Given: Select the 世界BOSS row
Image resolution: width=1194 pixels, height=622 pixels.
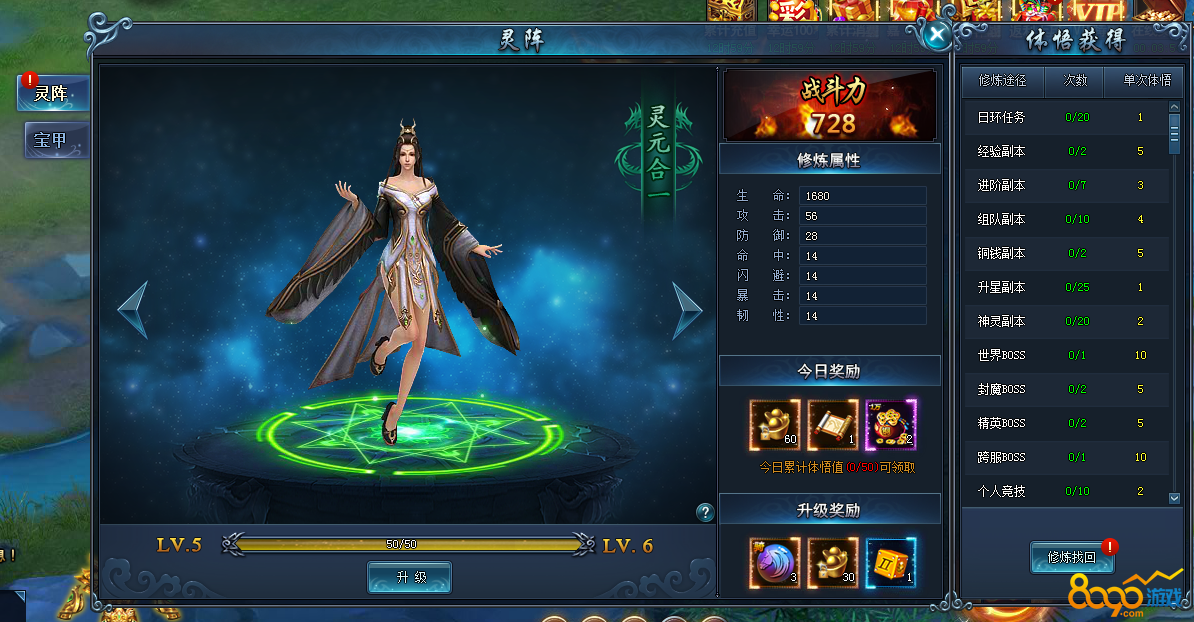Looking at the screenshot, I should (1064, 355).
